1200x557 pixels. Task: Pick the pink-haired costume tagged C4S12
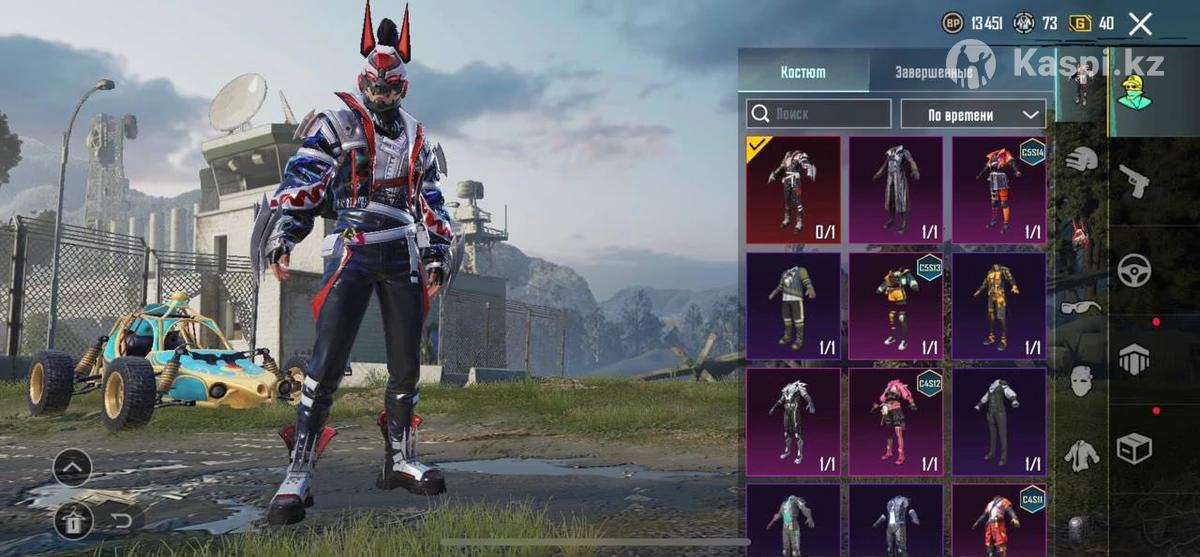[896, 421]
